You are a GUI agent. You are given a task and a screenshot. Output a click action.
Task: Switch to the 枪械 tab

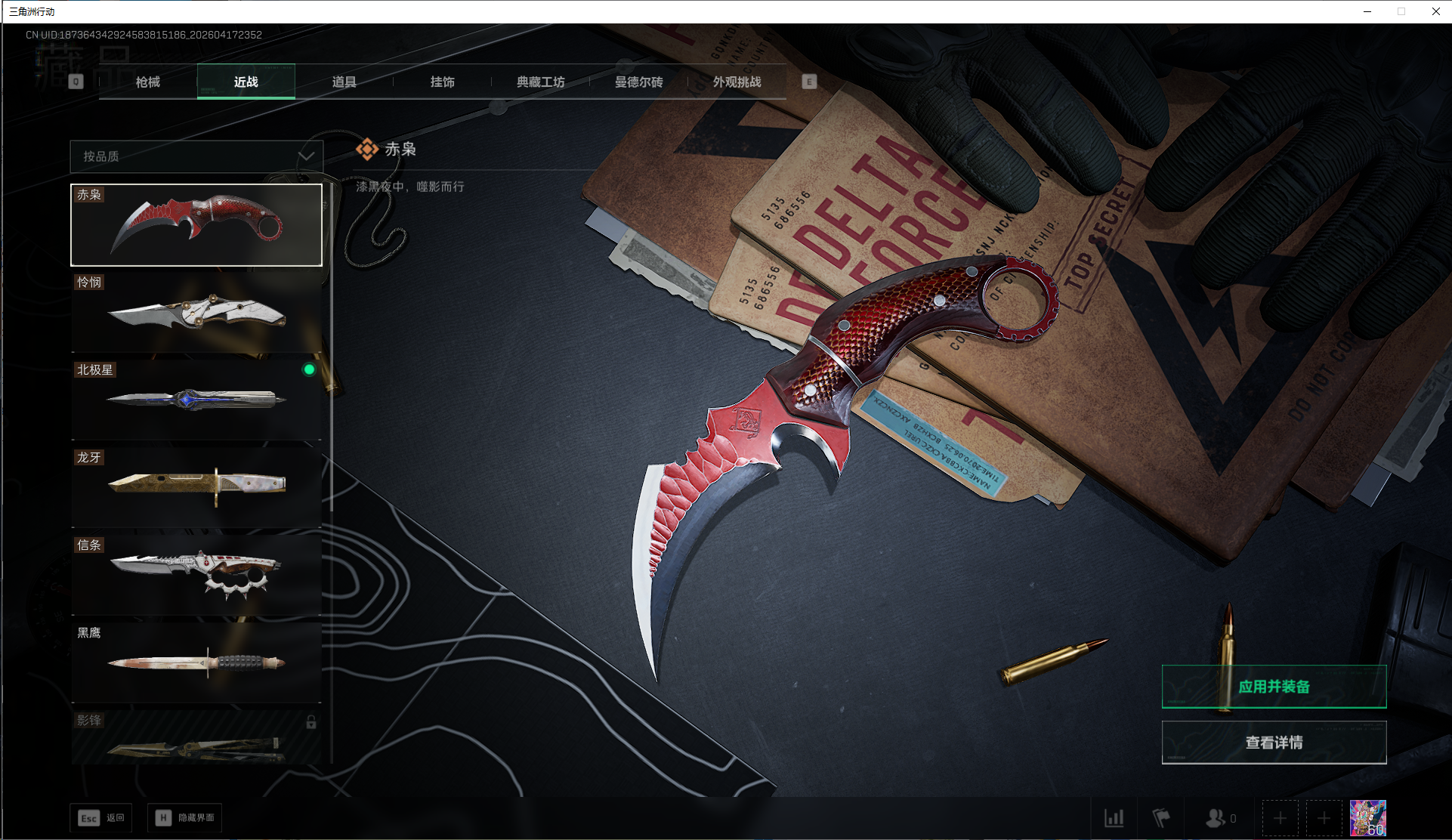[148, 82]
